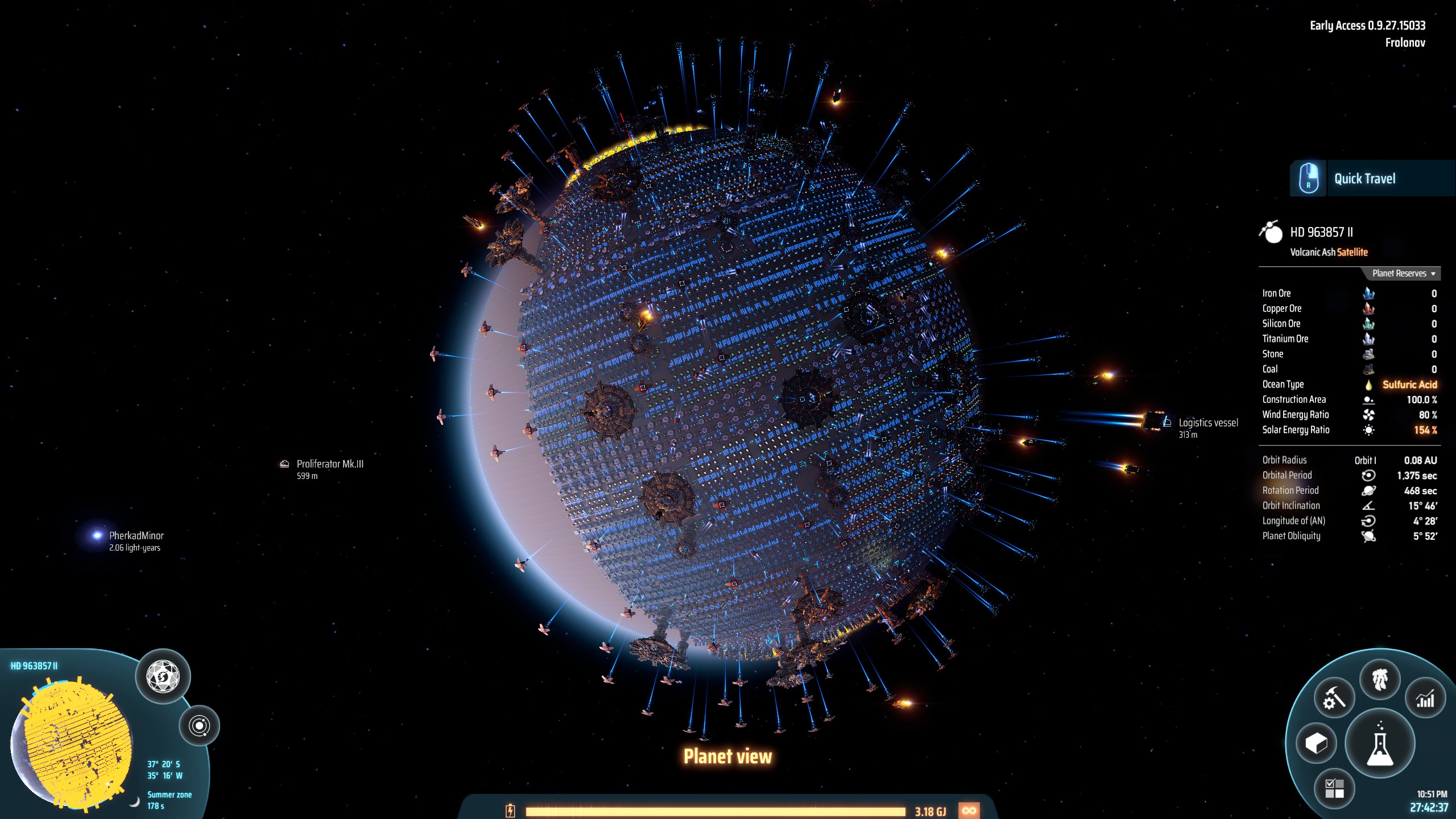Open the Dyson Sphere editor icon

point(163,677)
